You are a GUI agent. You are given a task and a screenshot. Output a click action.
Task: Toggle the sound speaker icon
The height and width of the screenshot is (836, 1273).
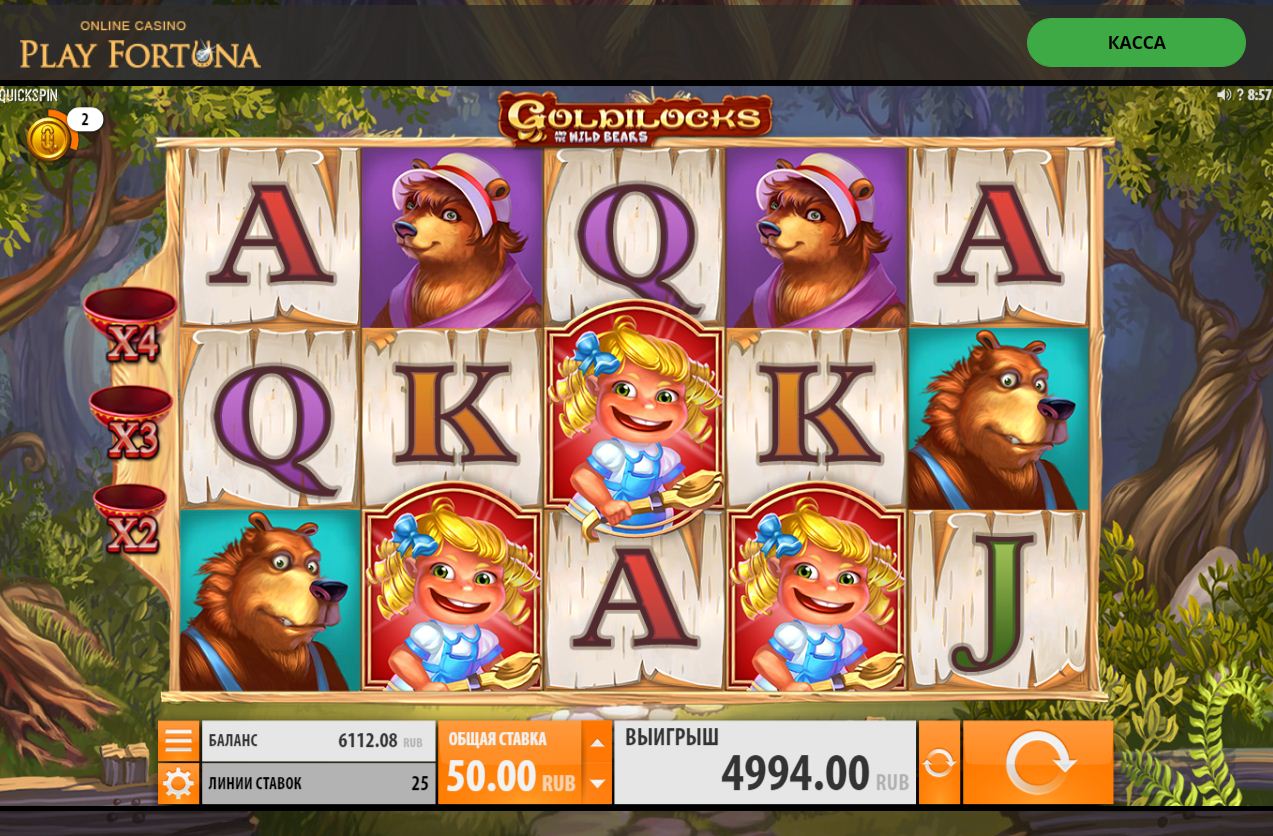point(1223,95)
